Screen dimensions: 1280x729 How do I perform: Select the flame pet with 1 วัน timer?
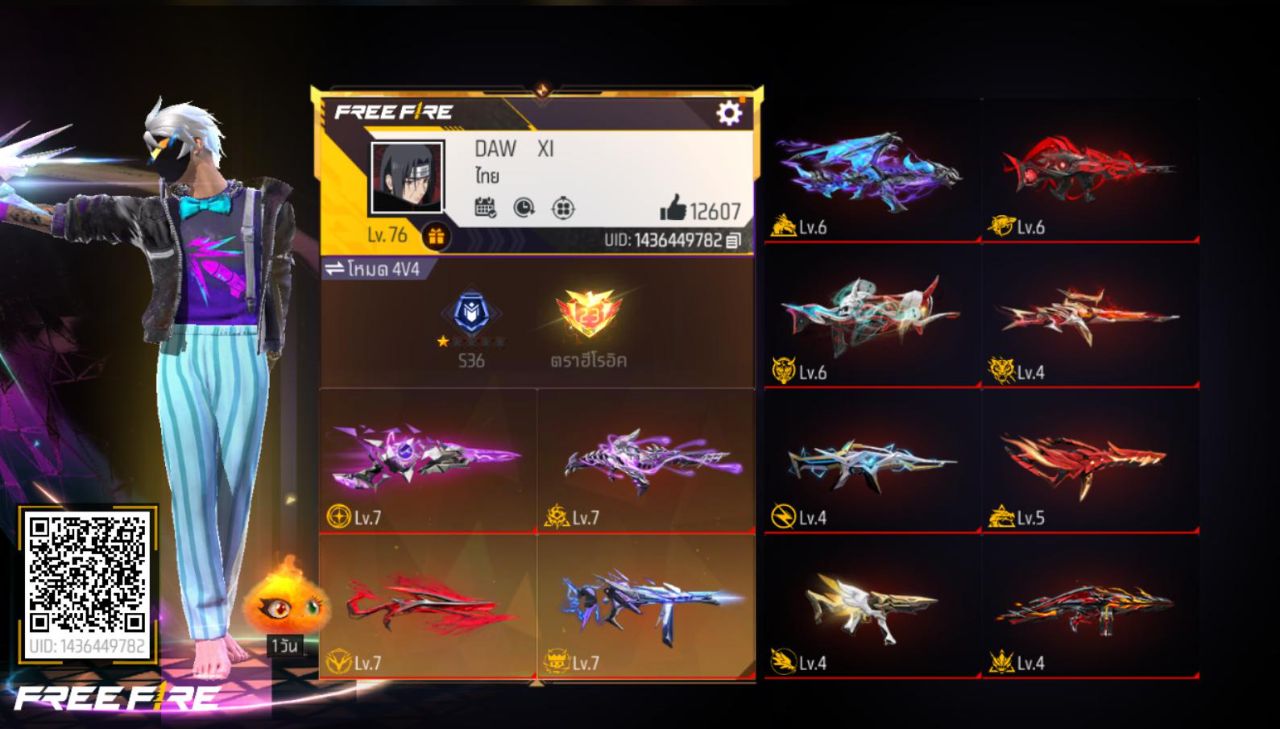pyautogui.click(x=287, y=604)
